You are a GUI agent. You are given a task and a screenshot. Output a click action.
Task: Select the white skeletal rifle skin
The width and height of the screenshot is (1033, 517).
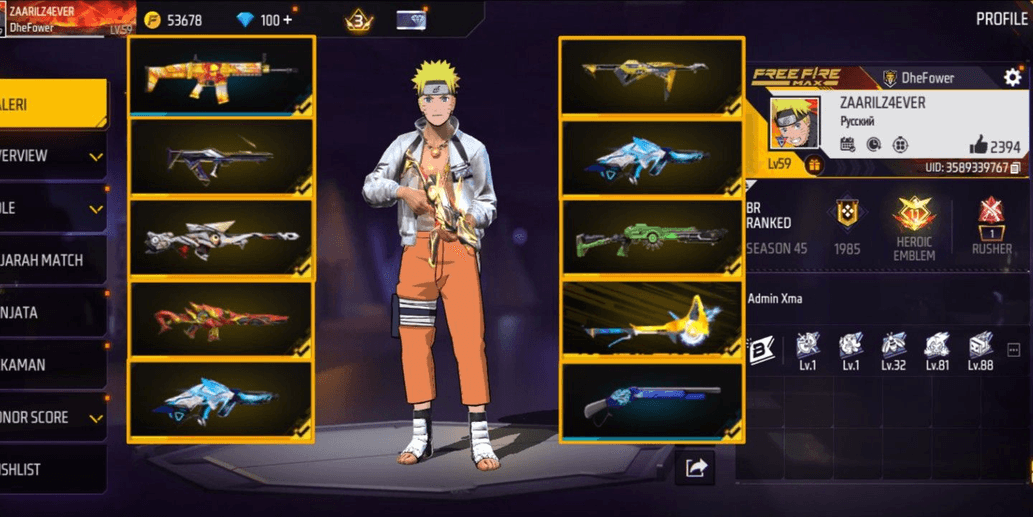point(221,239)
